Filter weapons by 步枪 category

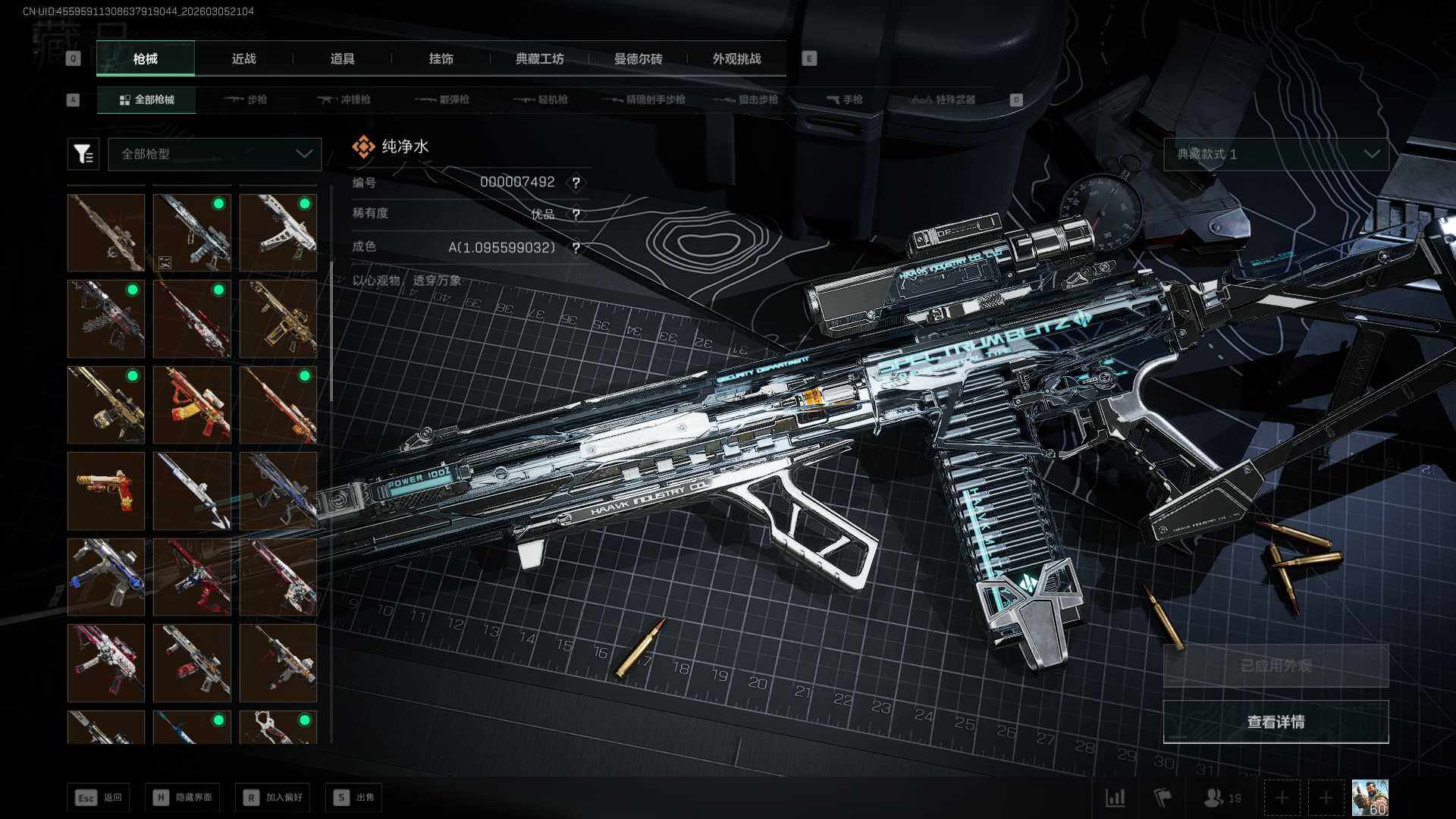[x=246, y=99]
